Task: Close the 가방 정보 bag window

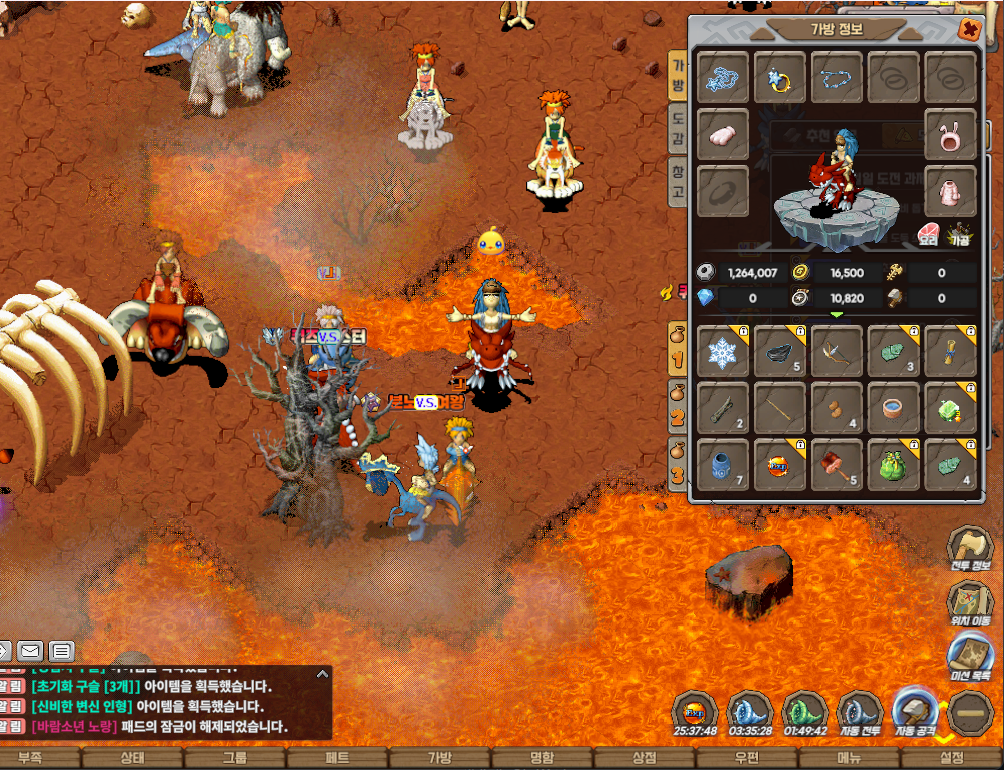Action: (968, 30)
